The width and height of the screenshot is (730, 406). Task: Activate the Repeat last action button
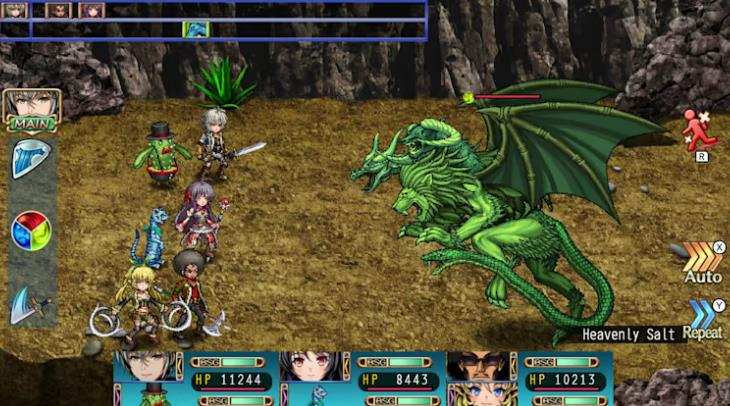703,319
